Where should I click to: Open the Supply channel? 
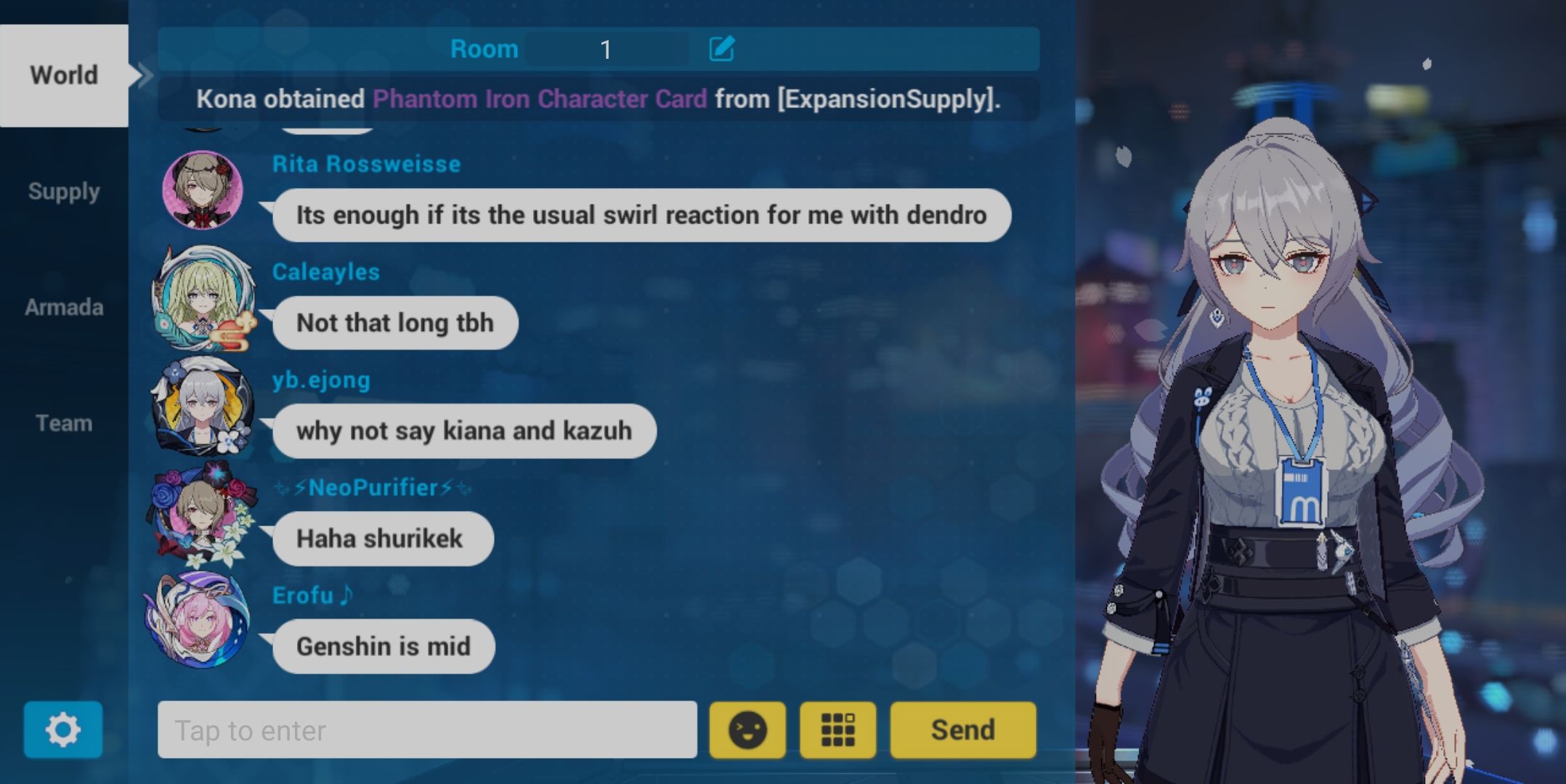pyautogui.click(x=64, y=191)
